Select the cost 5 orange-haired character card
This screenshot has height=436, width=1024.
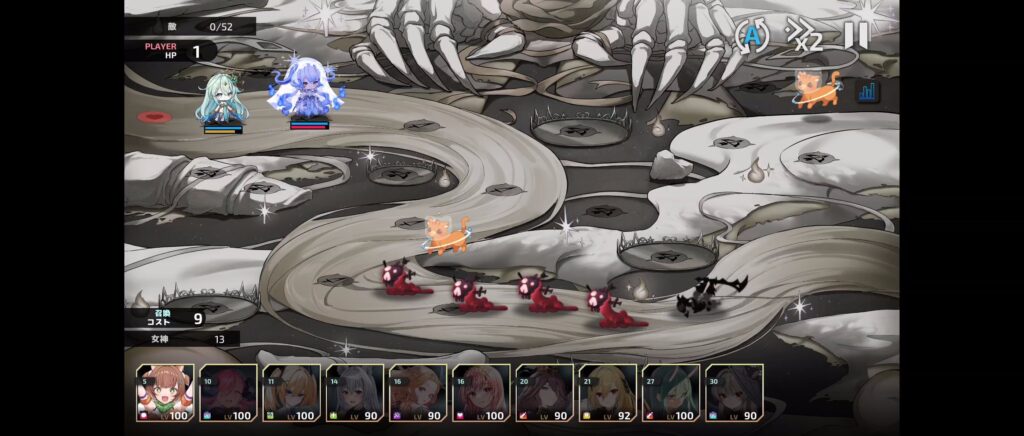click(x=165, y=393)
